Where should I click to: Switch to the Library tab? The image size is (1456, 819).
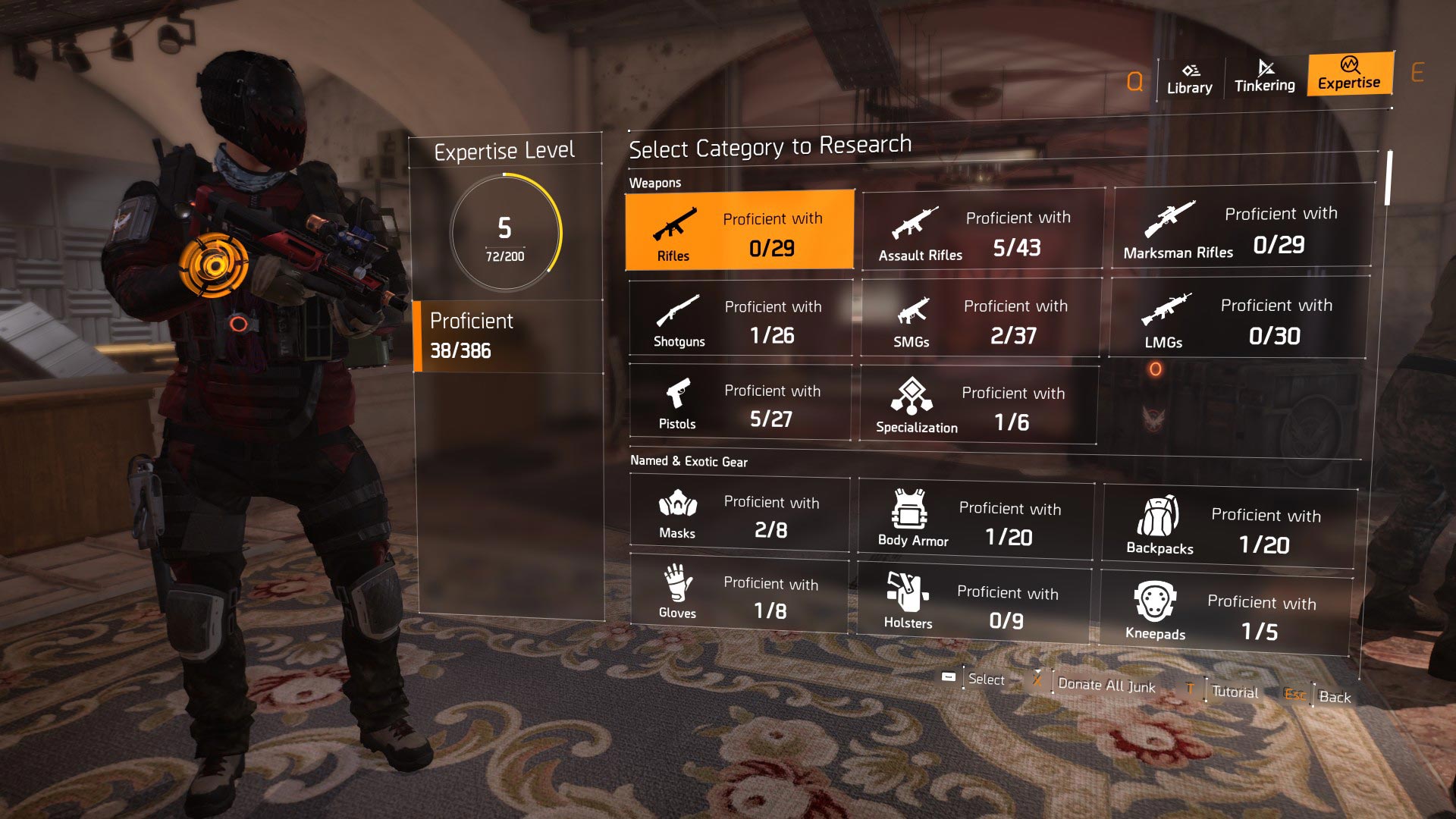point(1189,79)
